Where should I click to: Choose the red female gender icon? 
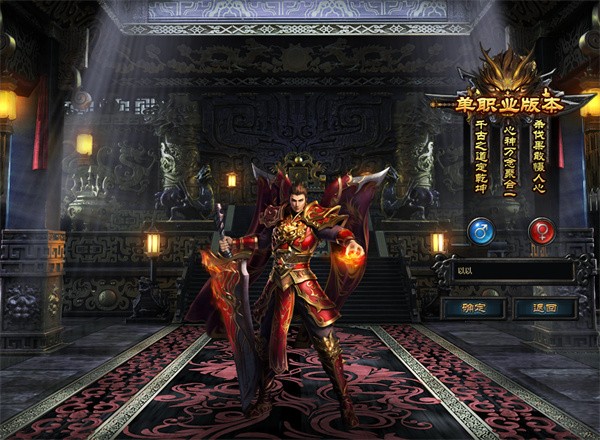543,232
